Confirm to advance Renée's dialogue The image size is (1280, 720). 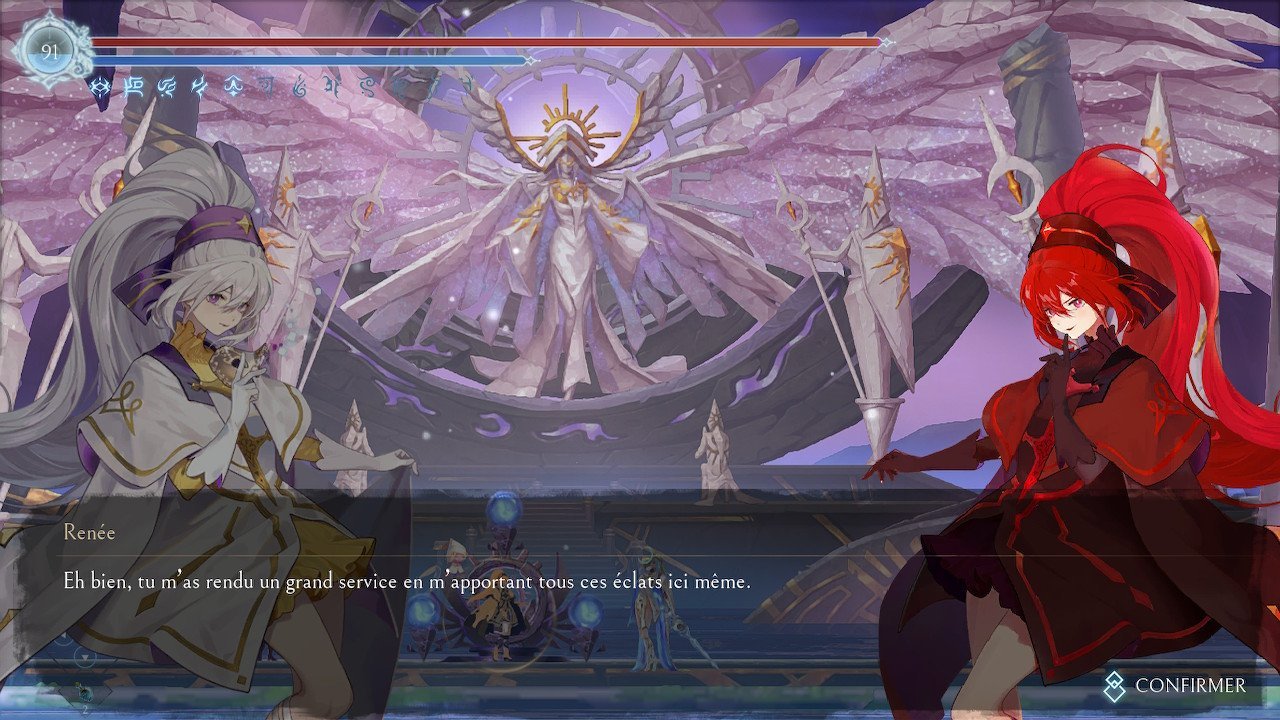point(1176,685)
